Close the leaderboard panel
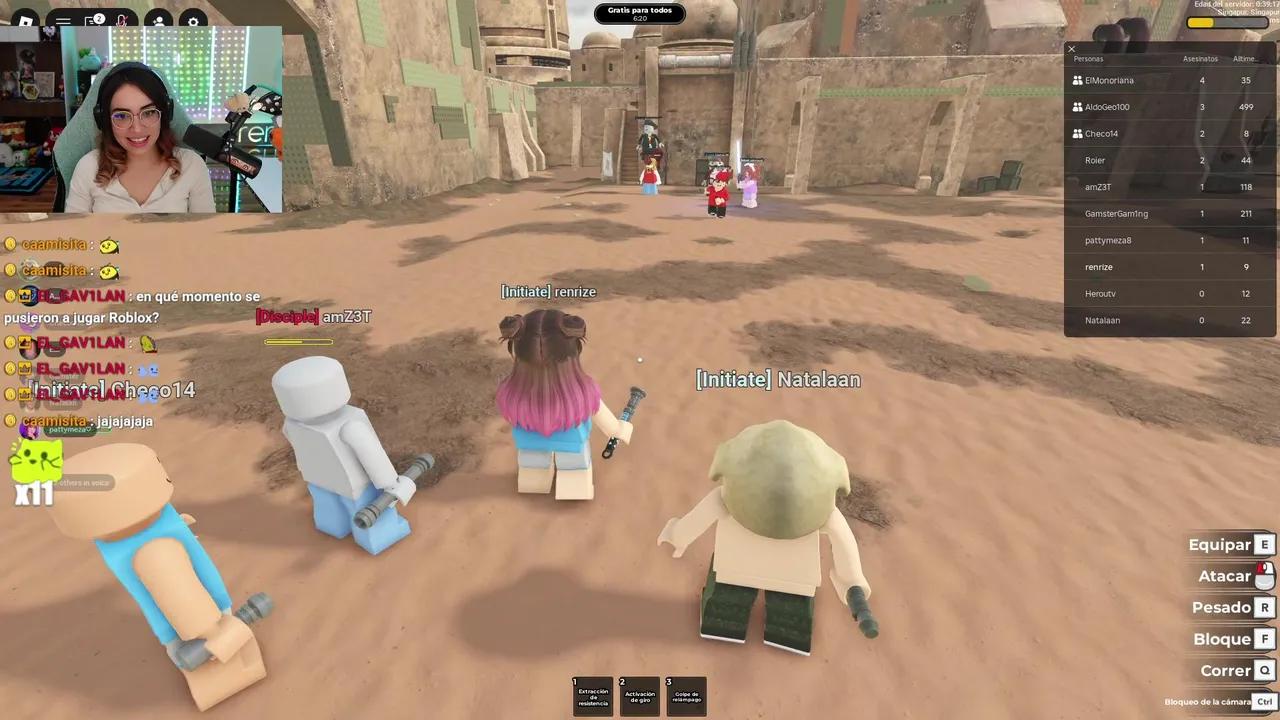The image size is (1280, 720). [1071, 48]
